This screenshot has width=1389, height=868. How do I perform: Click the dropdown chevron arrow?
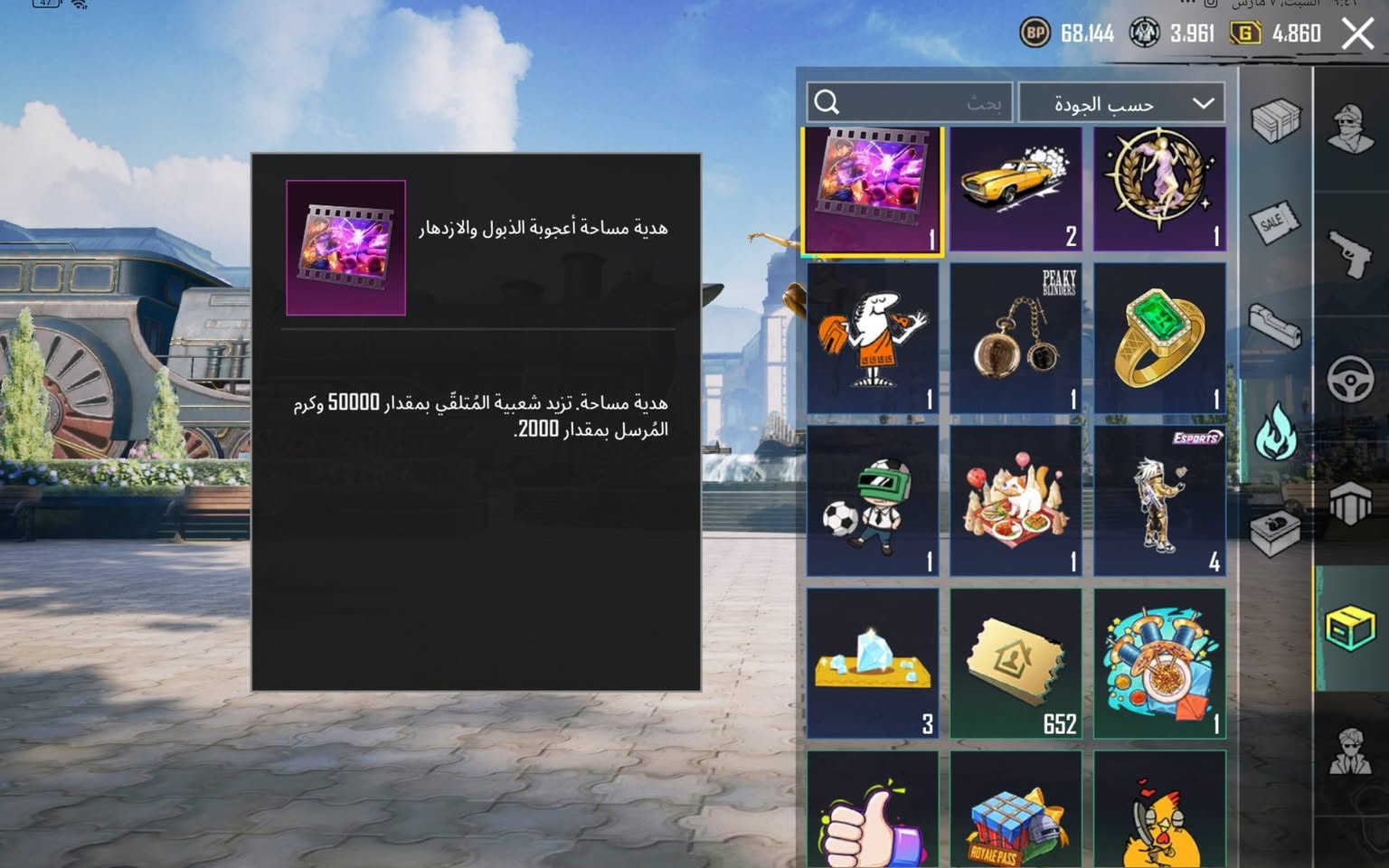pyautogui.click(x=1203, y=102)
